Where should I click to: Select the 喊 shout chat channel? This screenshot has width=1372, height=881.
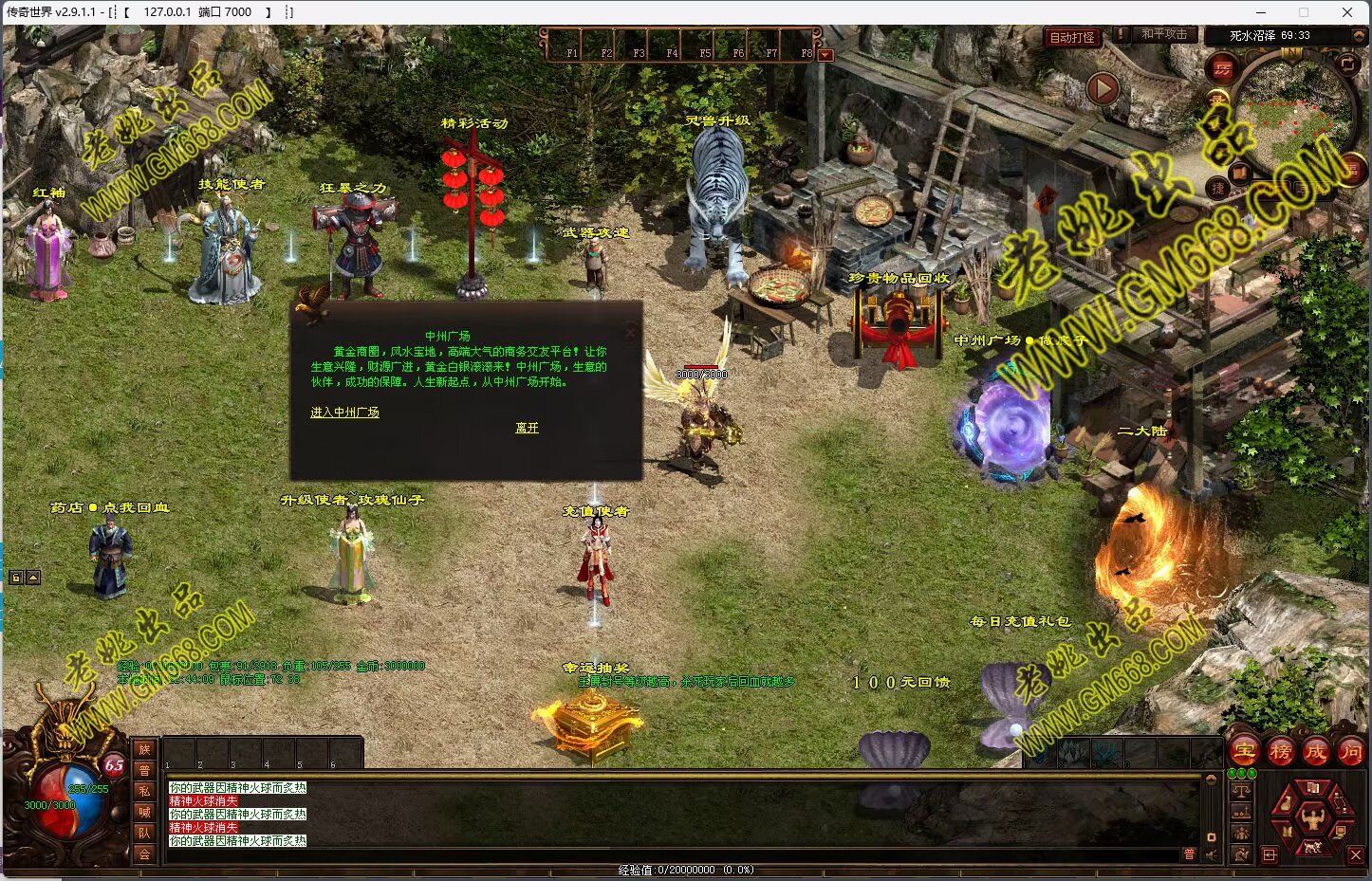coord(144,812)
